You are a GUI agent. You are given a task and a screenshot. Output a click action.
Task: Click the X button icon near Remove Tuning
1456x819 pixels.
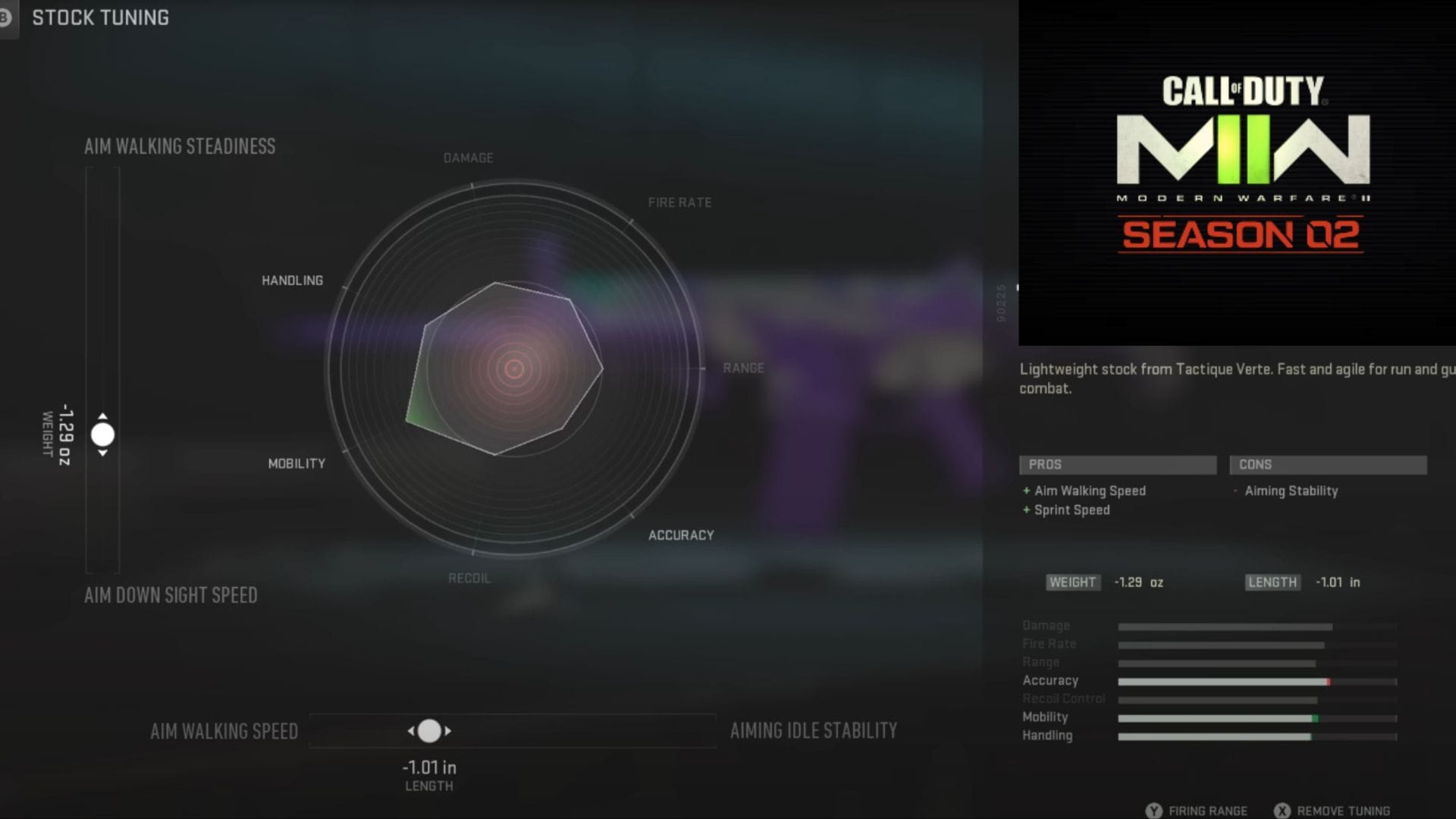(x=1284, y=810)
